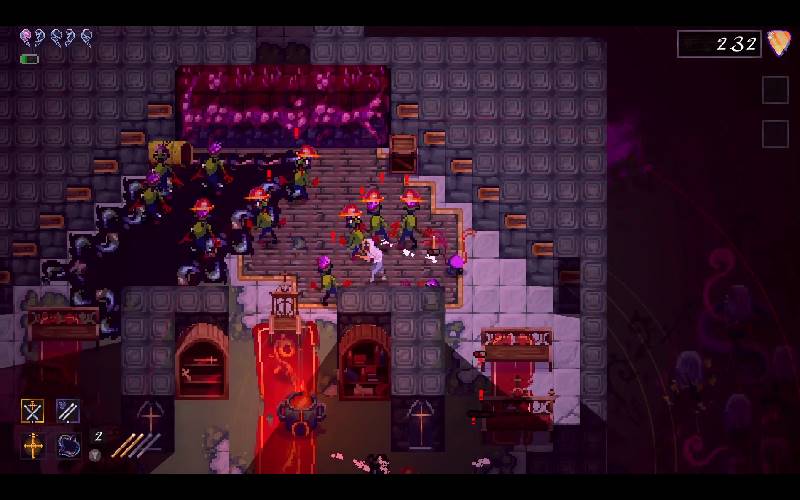
Task: Select the purple-framed twin blades weapon slot
Action: point(68,411)
